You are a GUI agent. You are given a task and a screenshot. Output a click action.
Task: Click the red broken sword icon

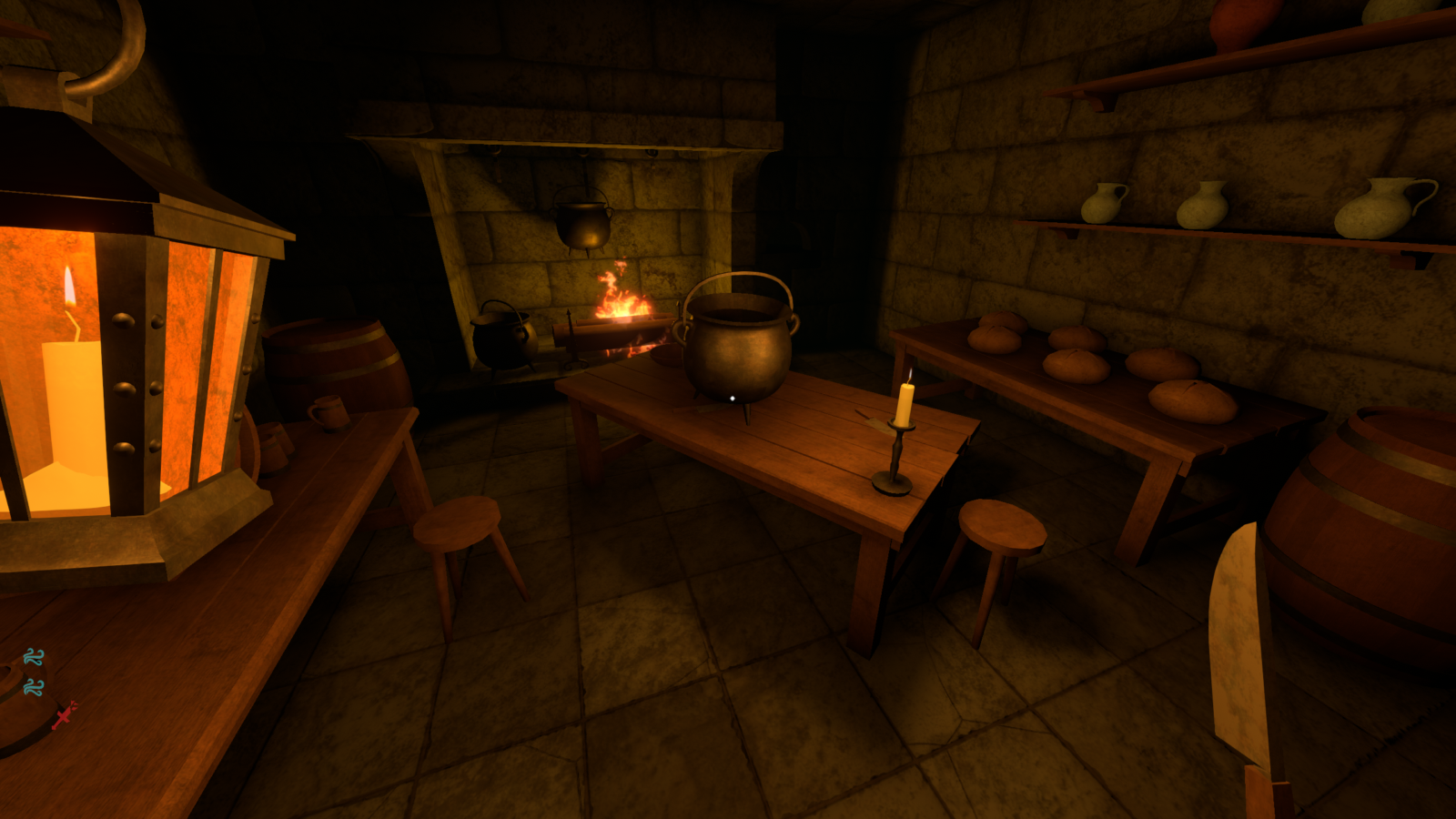pos(65,715)
